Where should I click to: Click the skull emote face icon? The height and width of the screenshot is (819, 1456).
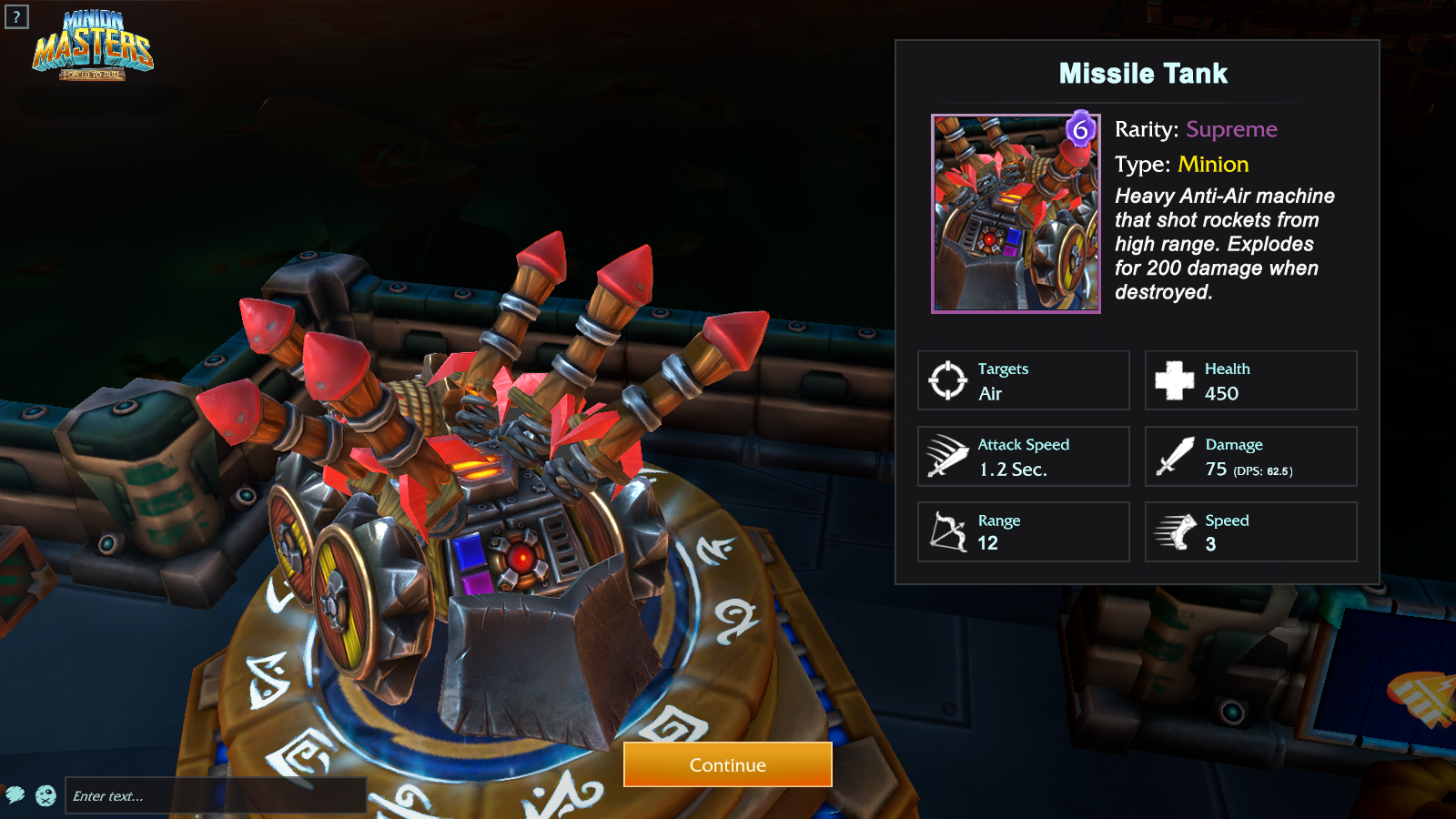pyautogui.click(x=45, y=795)
